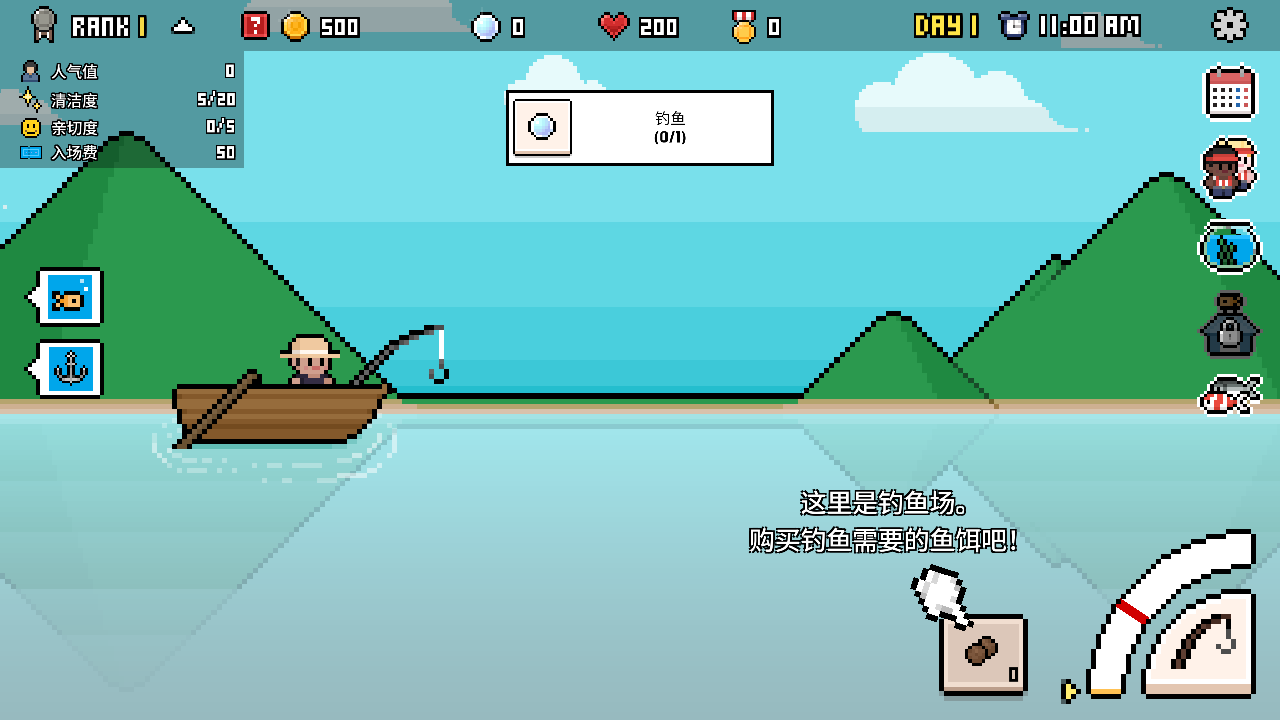Click the red question mark help icon
1280x720 pixels.
(255, 26)
